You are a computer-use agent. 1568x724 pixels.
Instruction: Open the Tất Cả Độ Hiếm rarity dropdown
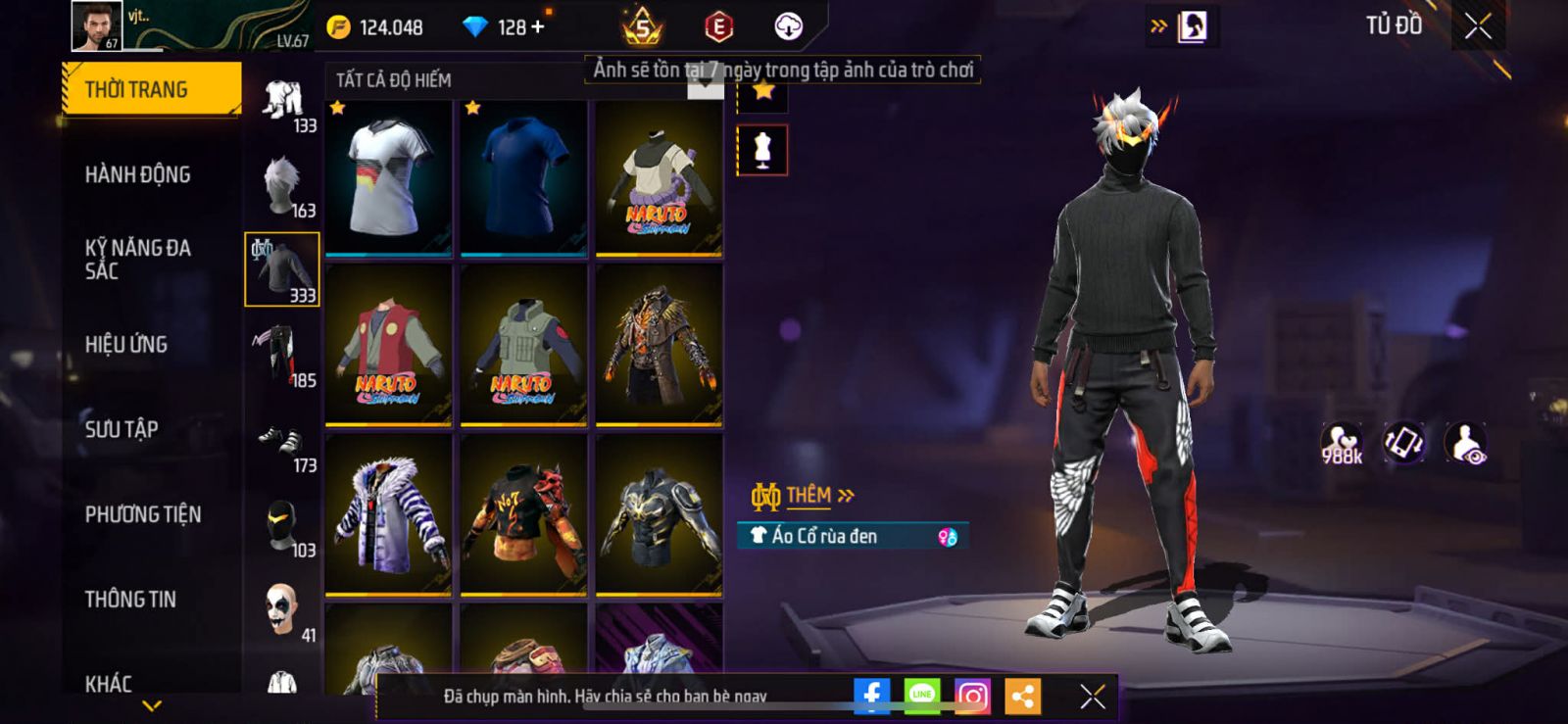pos(704,83)
